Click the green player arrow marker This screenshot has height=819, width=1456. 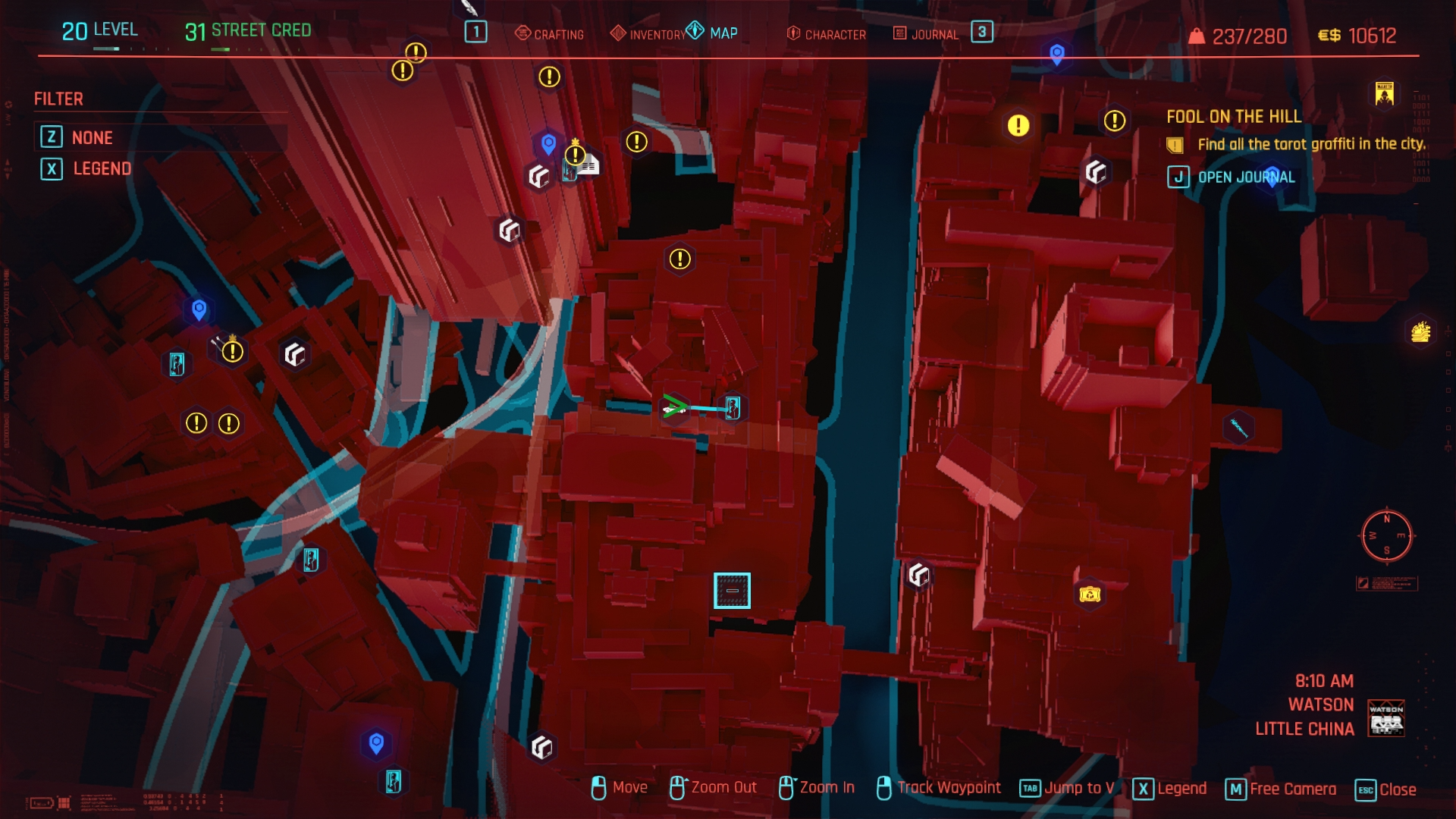(673, 407)
